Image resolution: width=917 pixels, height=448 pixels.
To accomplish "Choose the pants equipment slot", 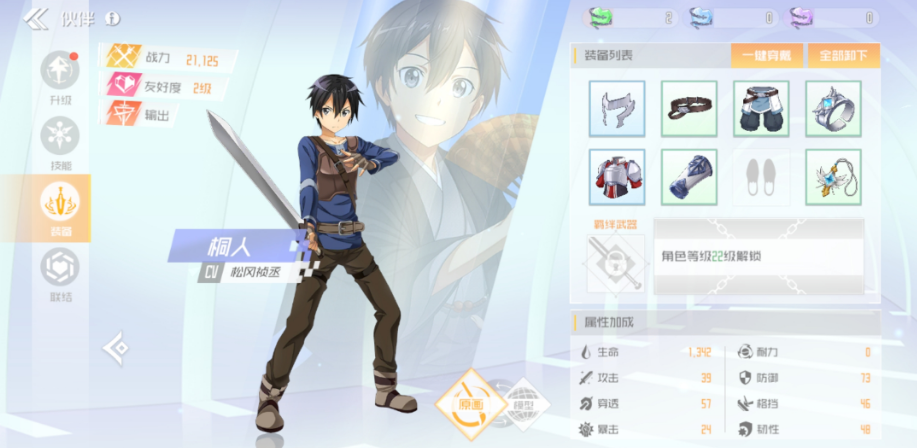I will click(x=761, y=109).
